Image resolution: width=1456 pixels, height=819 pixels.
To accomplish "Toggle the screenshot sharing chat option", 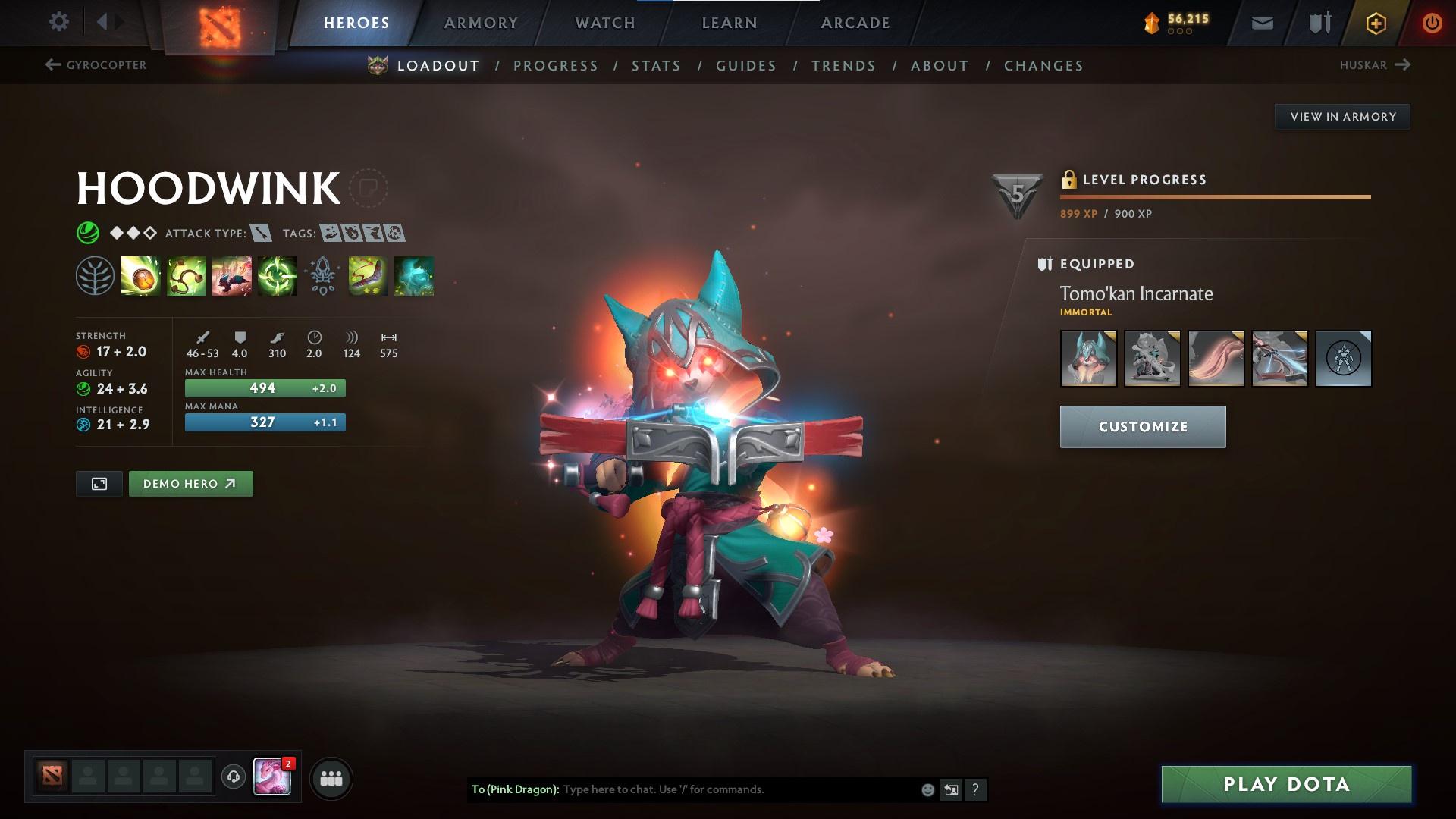I will [951, 789].
